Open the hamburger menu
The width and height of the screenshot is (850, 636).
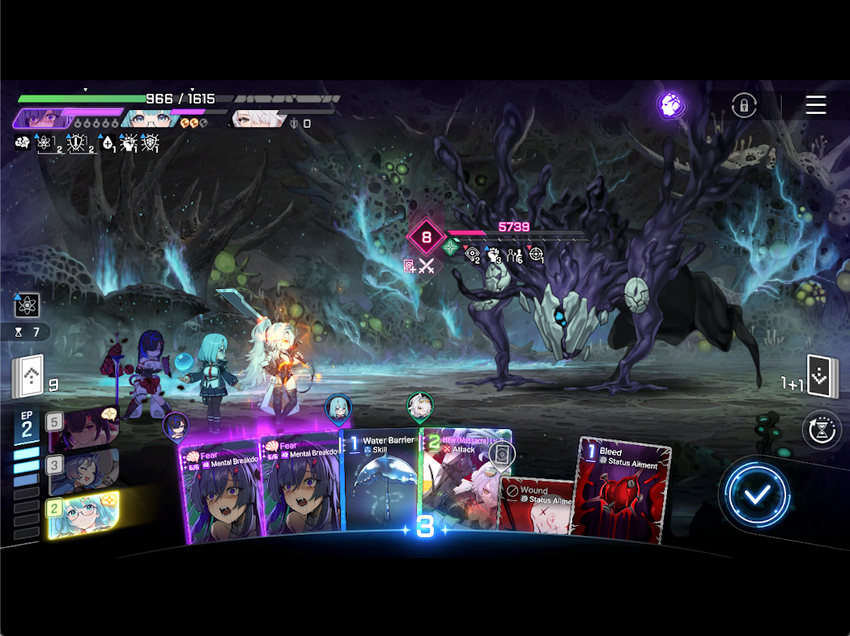click(x=816, y=105)
